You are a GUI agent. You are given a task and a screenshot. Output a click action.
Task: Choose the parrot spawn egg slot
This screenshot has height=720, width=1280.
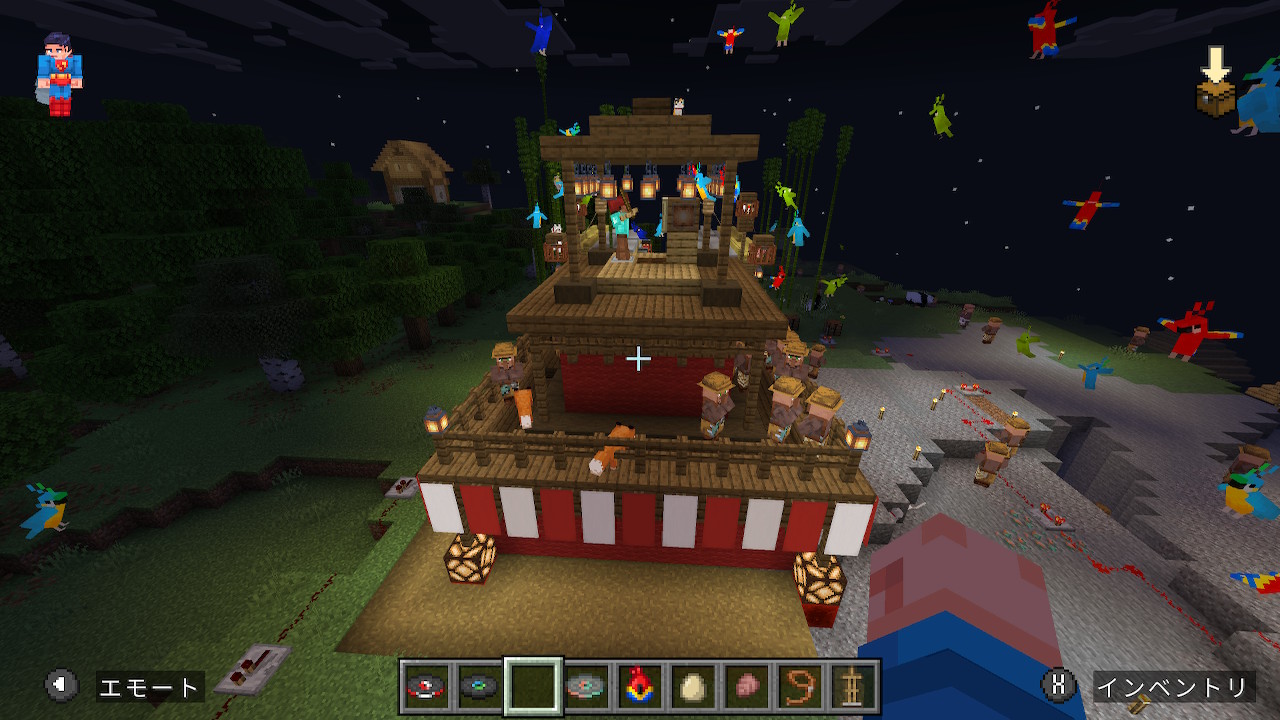click(x=639, y=687)
